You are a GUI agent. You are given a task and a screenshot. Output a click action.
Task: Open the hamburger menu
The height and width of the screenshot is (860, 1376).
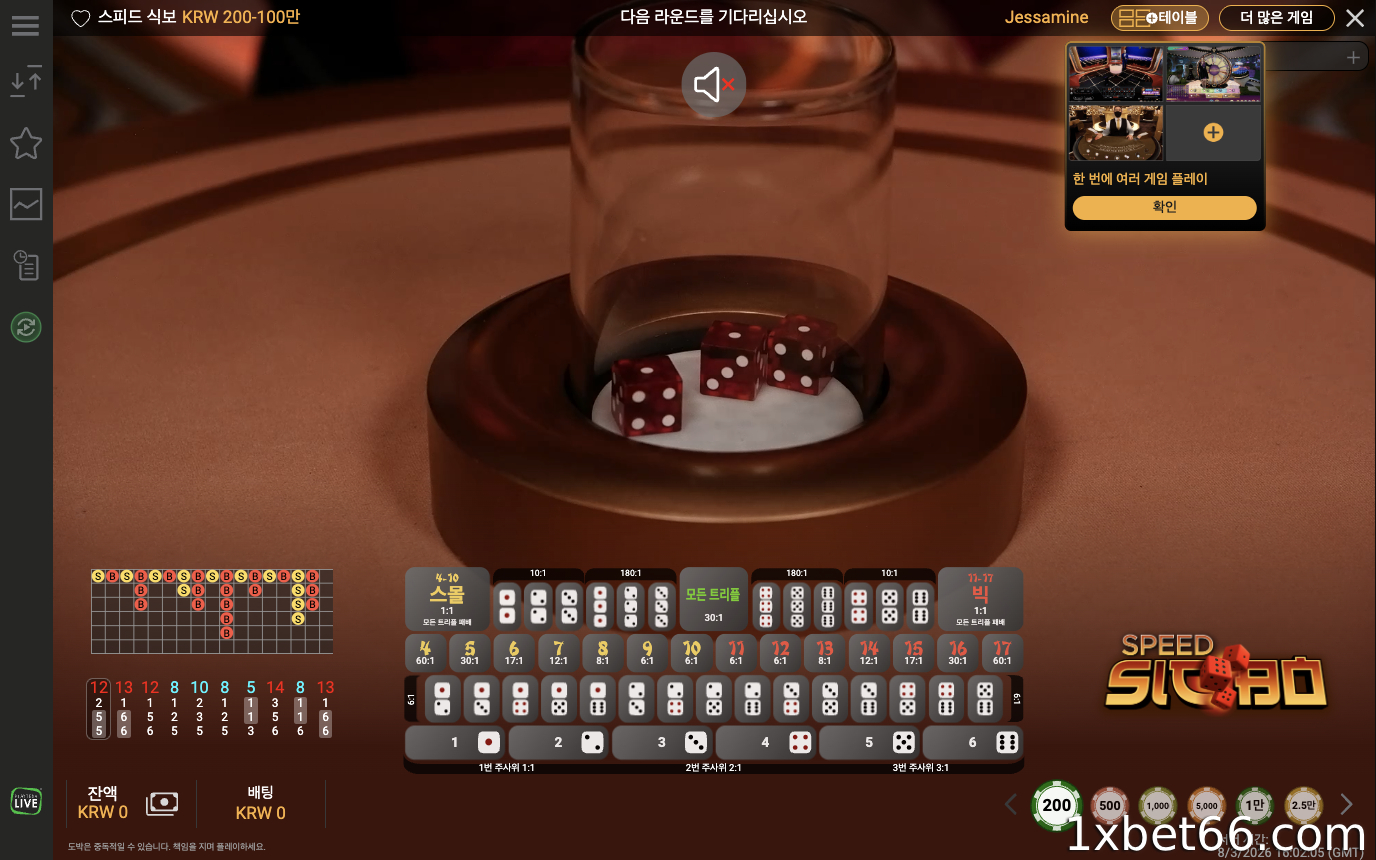[x=25, y=25]
